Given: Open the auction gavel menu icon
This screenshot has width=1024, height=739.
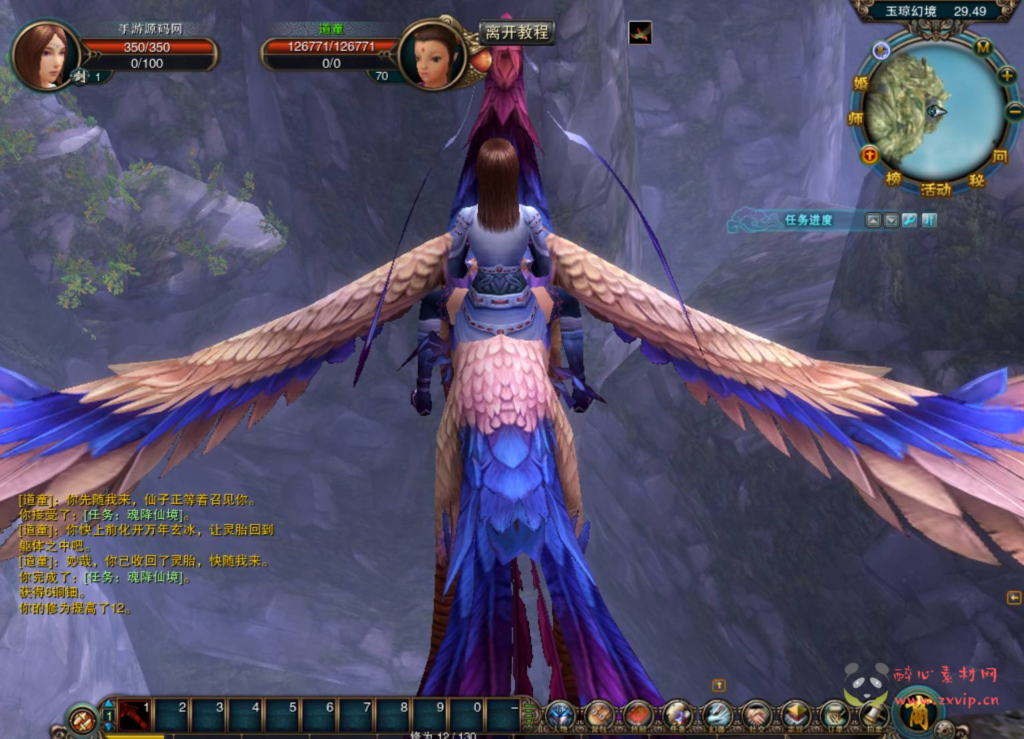Looking at the screenshot, I should click(x=873, y=714).
